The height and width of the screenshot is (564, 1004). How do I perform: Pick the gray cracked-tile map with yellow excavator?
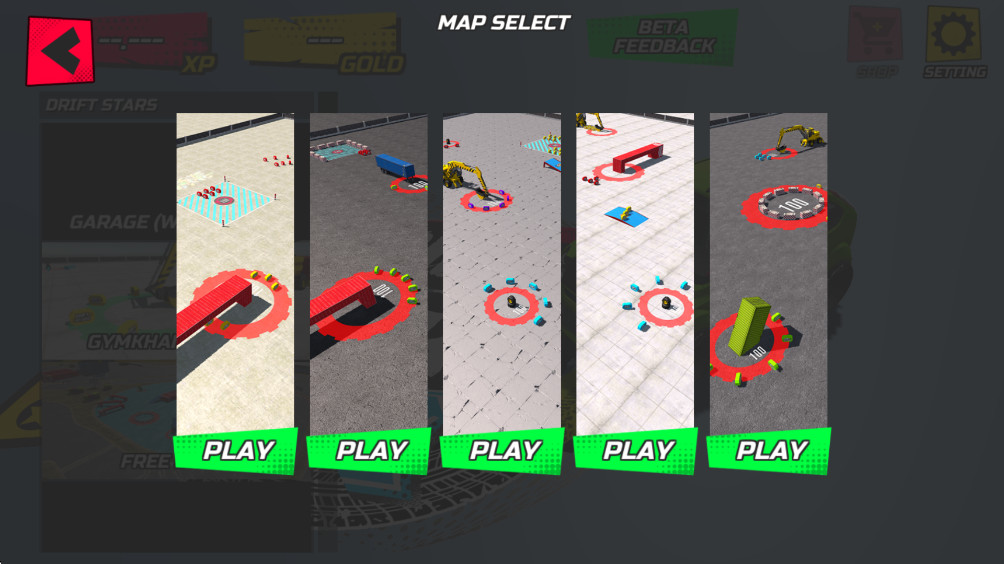502,272
